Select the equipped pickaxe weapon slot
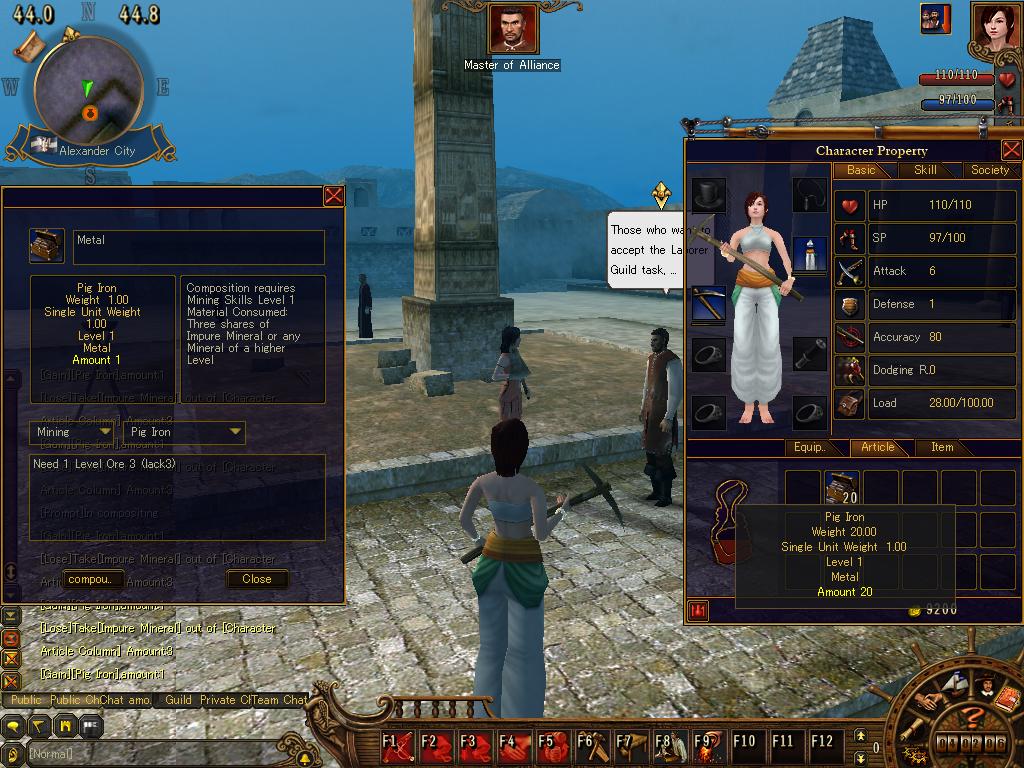This screenshot has height=768, width=1024. (x=709, y=304)
